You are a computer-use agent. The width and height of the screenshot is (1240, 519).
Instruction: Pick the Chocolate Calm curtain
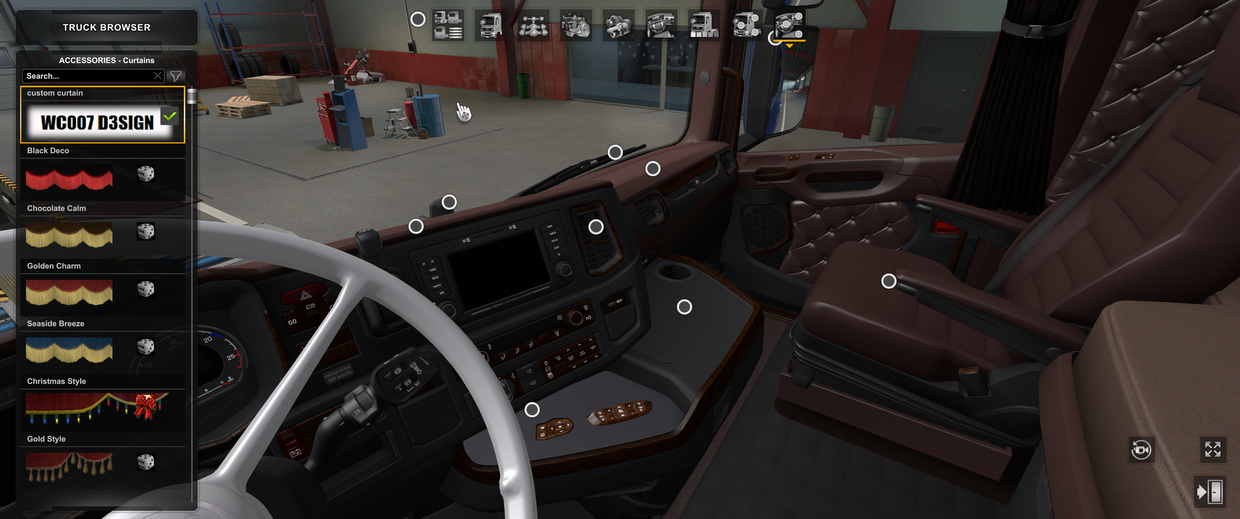pyautogui.click(x=70, y=235)
